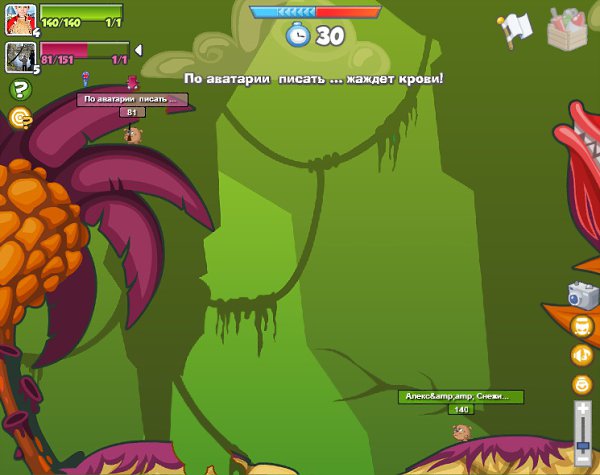
Task: Open the green question mark help
Action: coord(19,90)
